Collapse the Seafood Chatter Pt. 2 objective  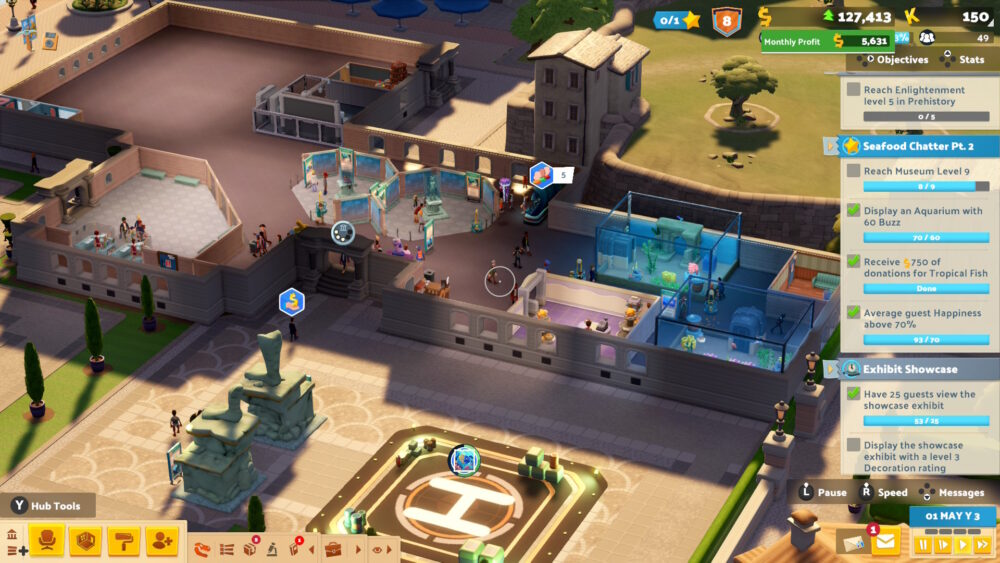832,146
